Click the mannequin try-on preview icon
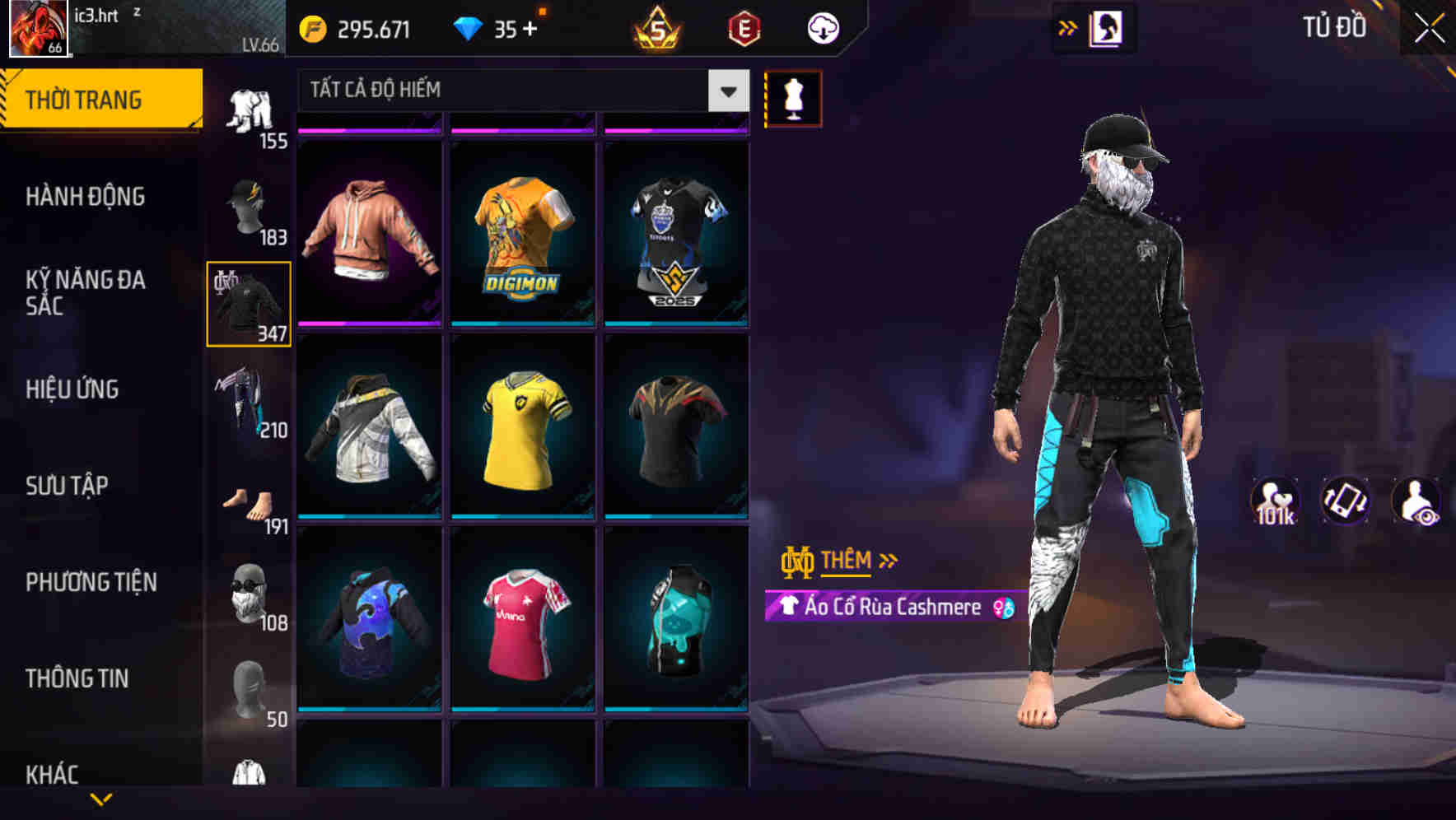The image size is (1456, 820). pyautogui.click(x=793, y=98)
